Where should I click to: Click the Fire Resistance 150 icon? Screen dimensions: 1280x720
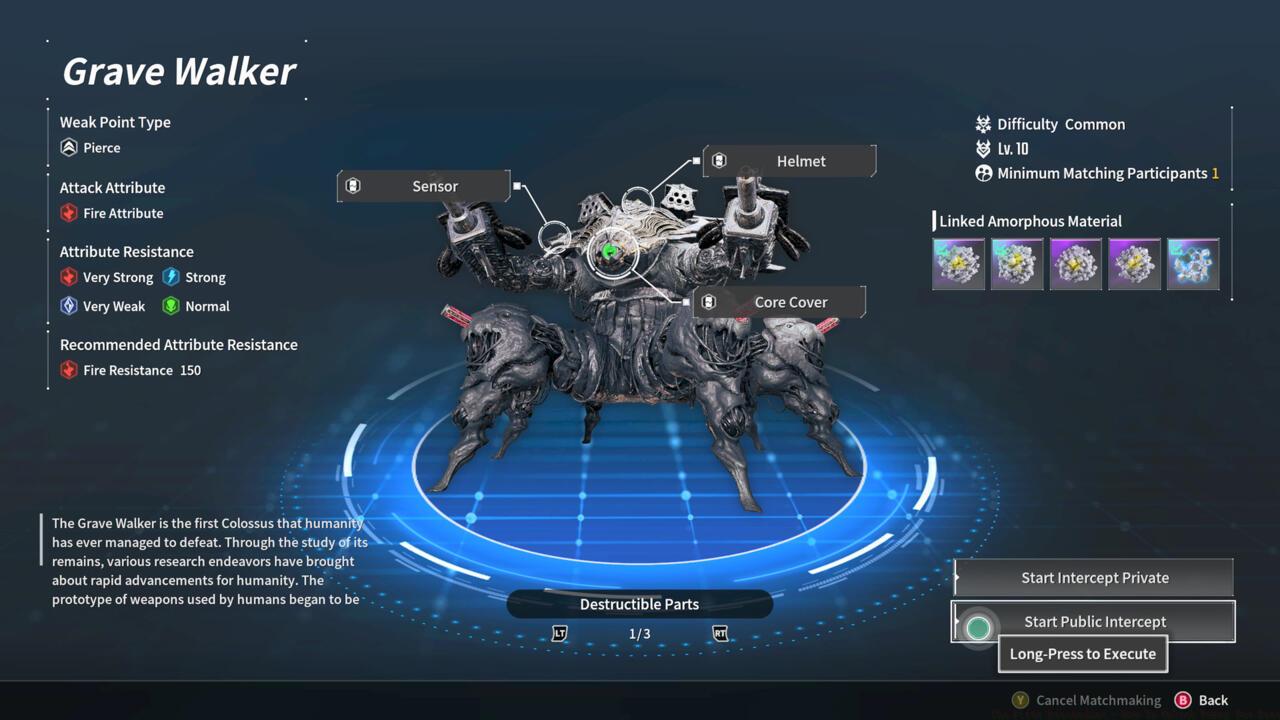69,370
